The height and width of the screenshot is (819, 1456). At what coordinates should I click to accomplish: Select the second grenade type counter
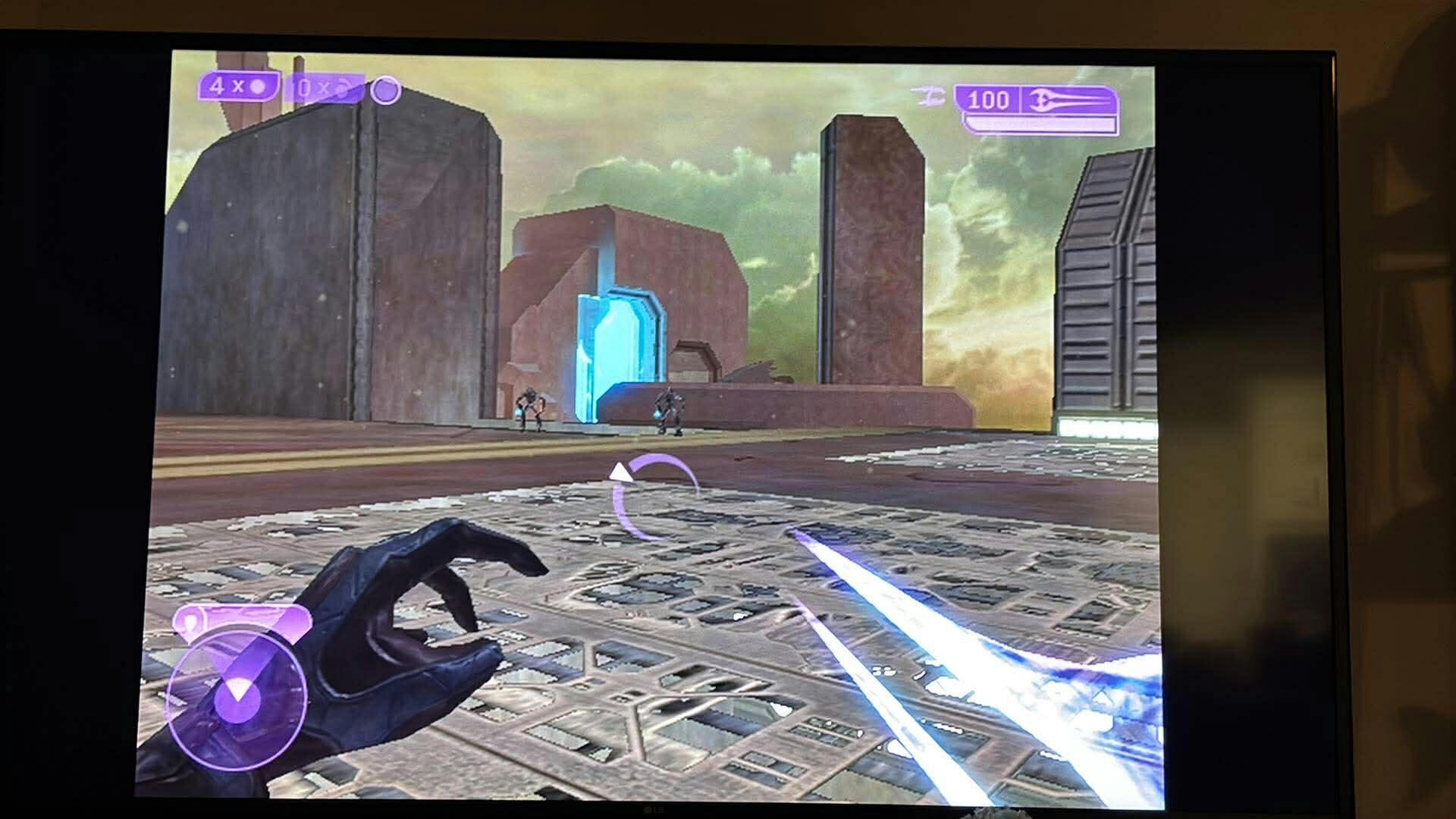(324, 89)
